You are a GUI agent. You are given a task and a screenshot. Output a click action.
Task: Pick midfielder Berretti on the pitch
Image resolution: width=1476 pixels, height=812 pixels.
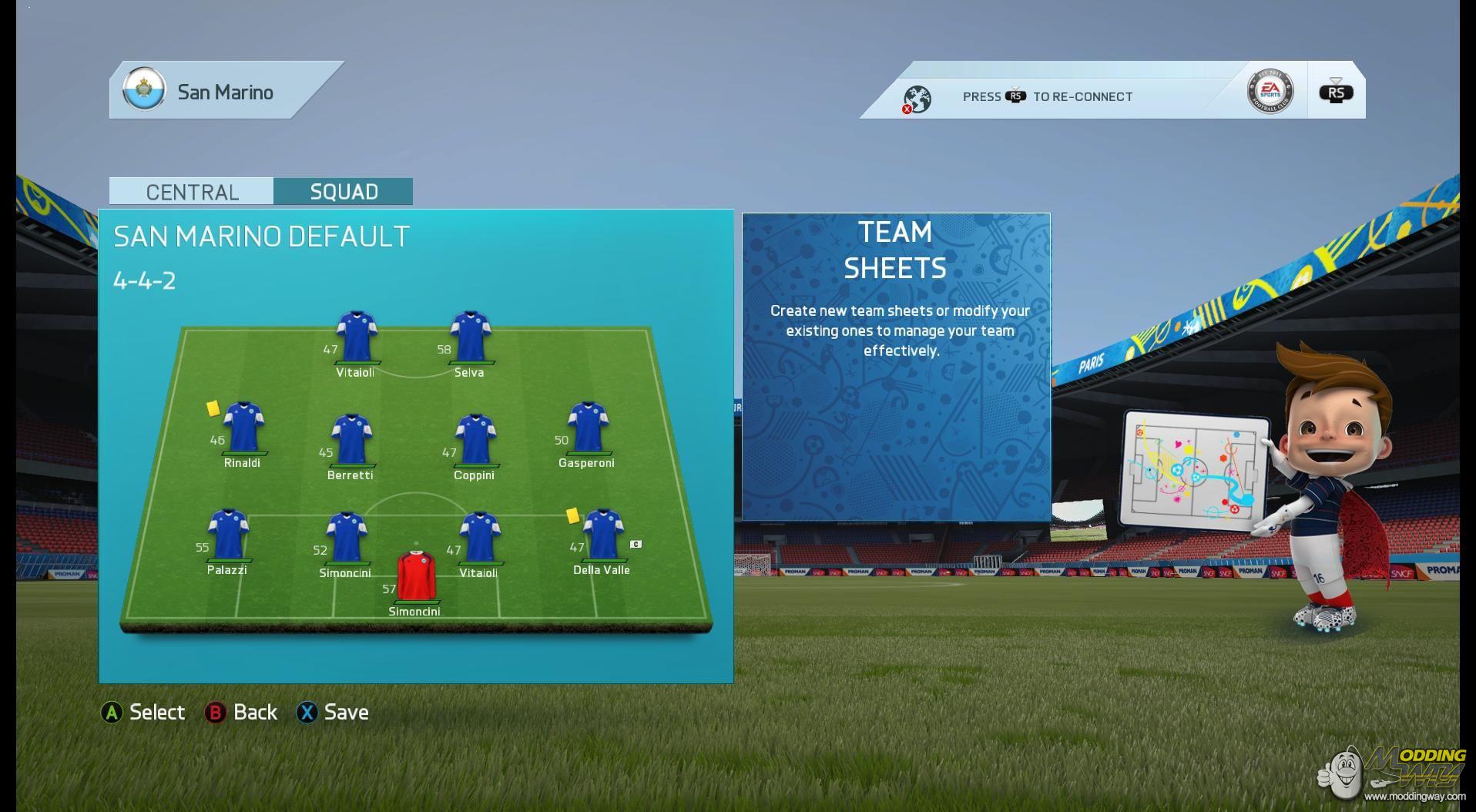pyautogui.click(x=351, y=440)
